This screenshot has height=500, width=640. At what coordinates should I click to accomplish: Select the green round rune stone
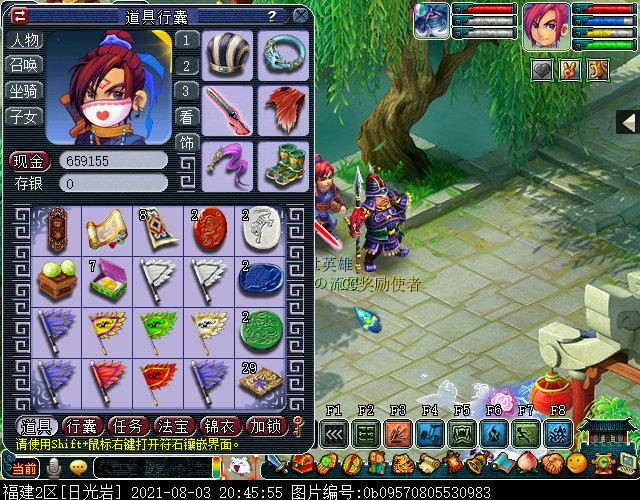258,328
